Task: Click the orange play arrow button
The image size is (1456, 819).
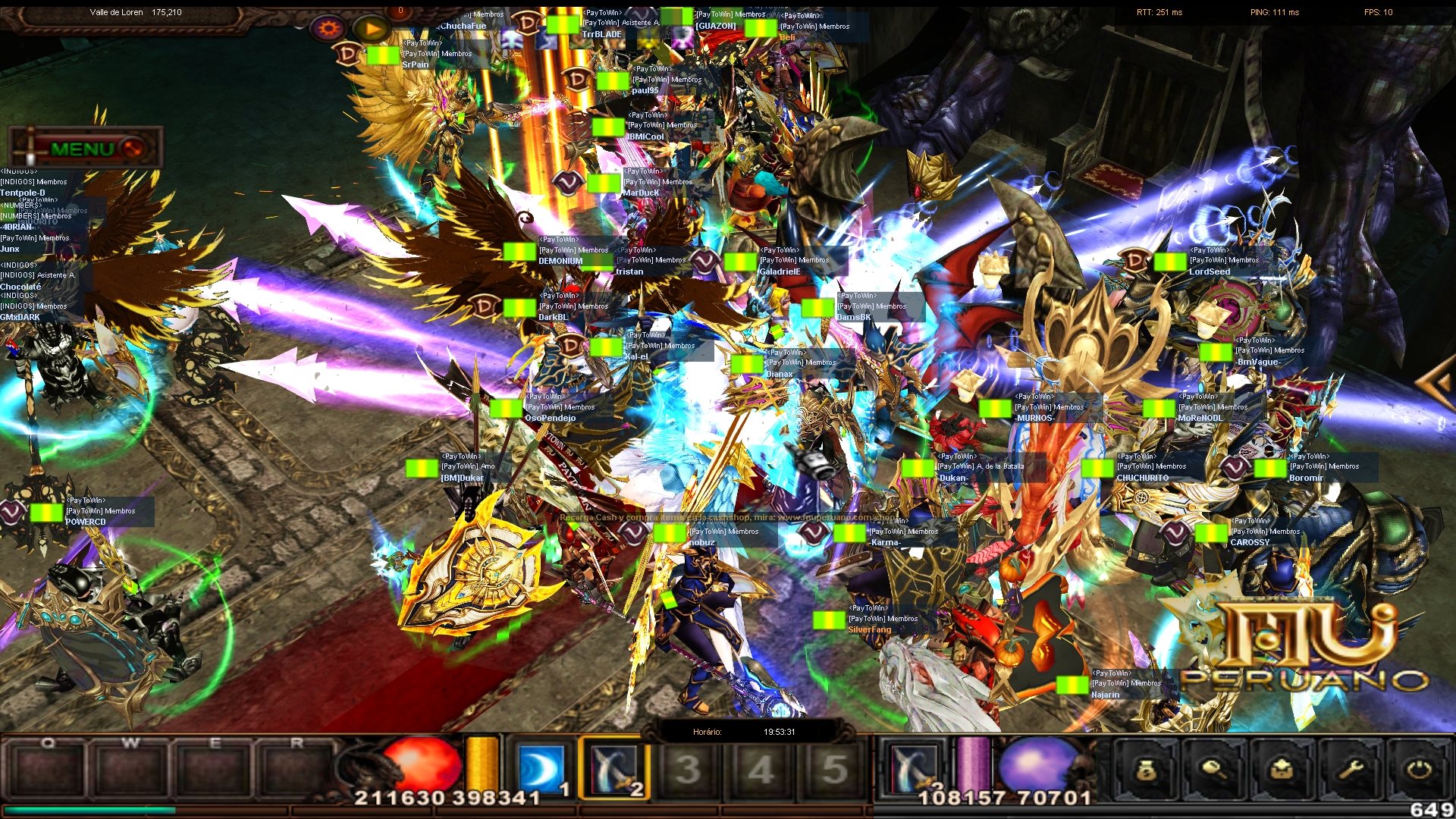Action: tap(372, 29)
